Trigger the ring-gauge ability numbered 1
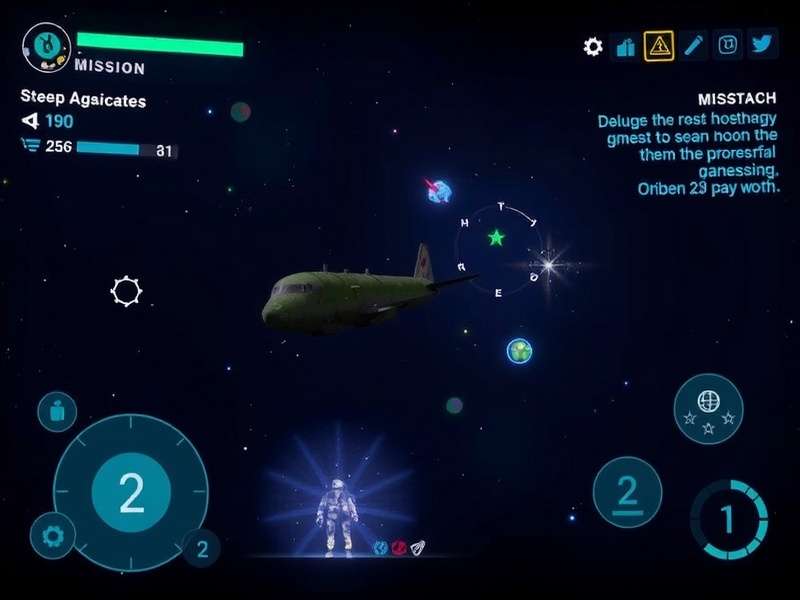Image resolution: width=800 pixels, height=600 pixels. [728, 520]
